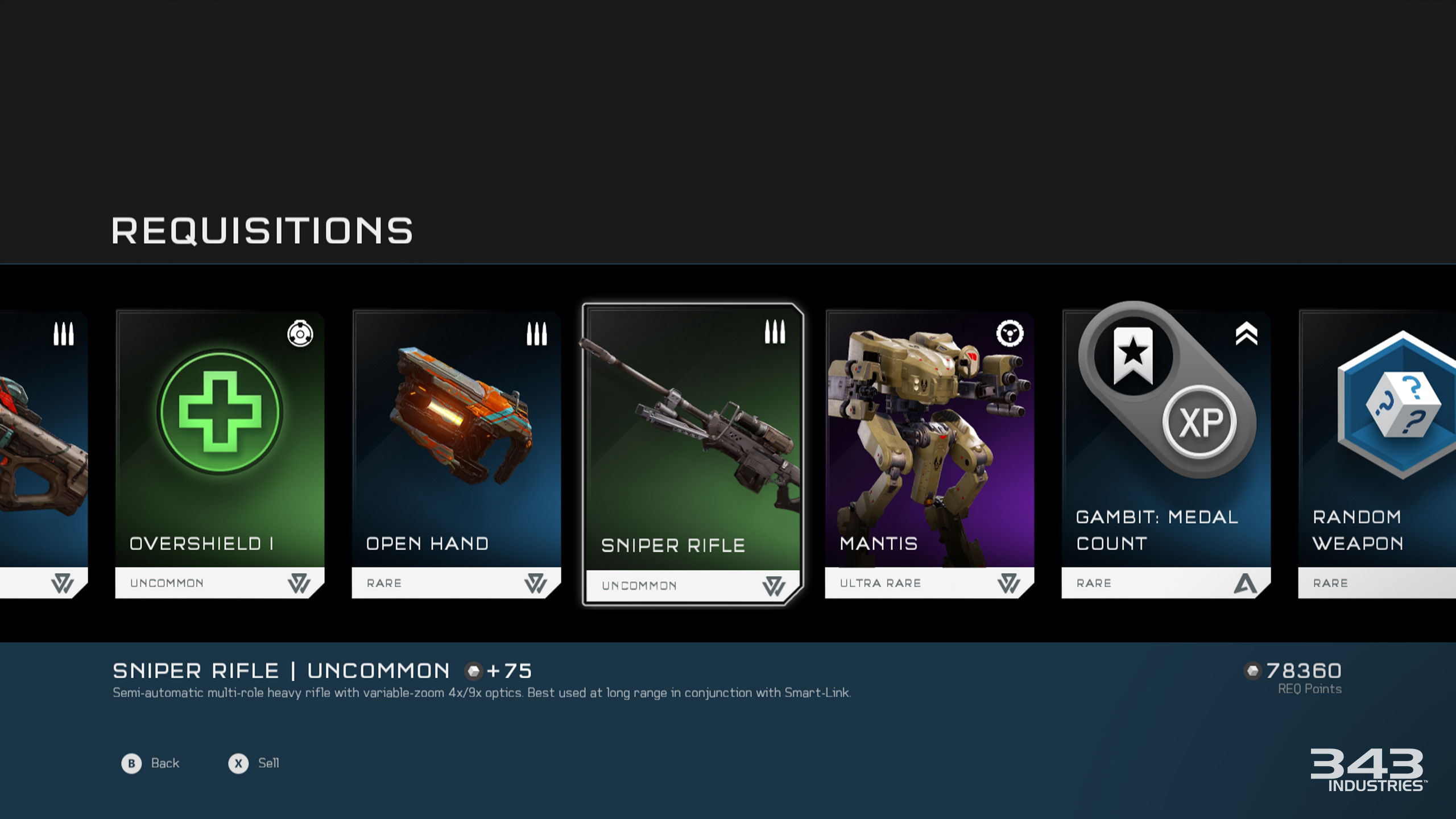
Task: Select the Overshield I requisition card
Action: tap(220, 454)
